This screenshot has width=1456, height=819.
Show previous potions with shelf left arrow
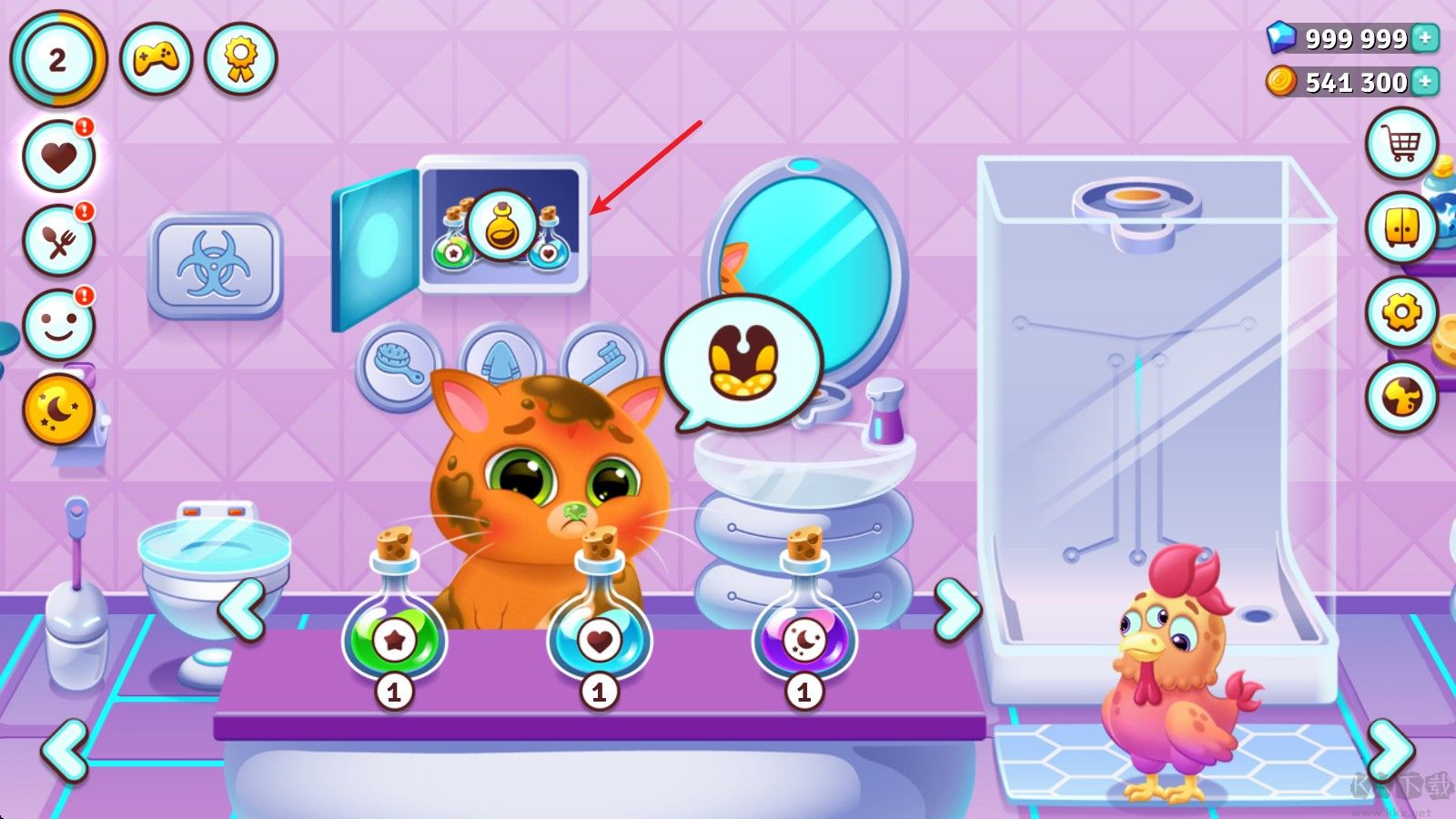(242, 610)
